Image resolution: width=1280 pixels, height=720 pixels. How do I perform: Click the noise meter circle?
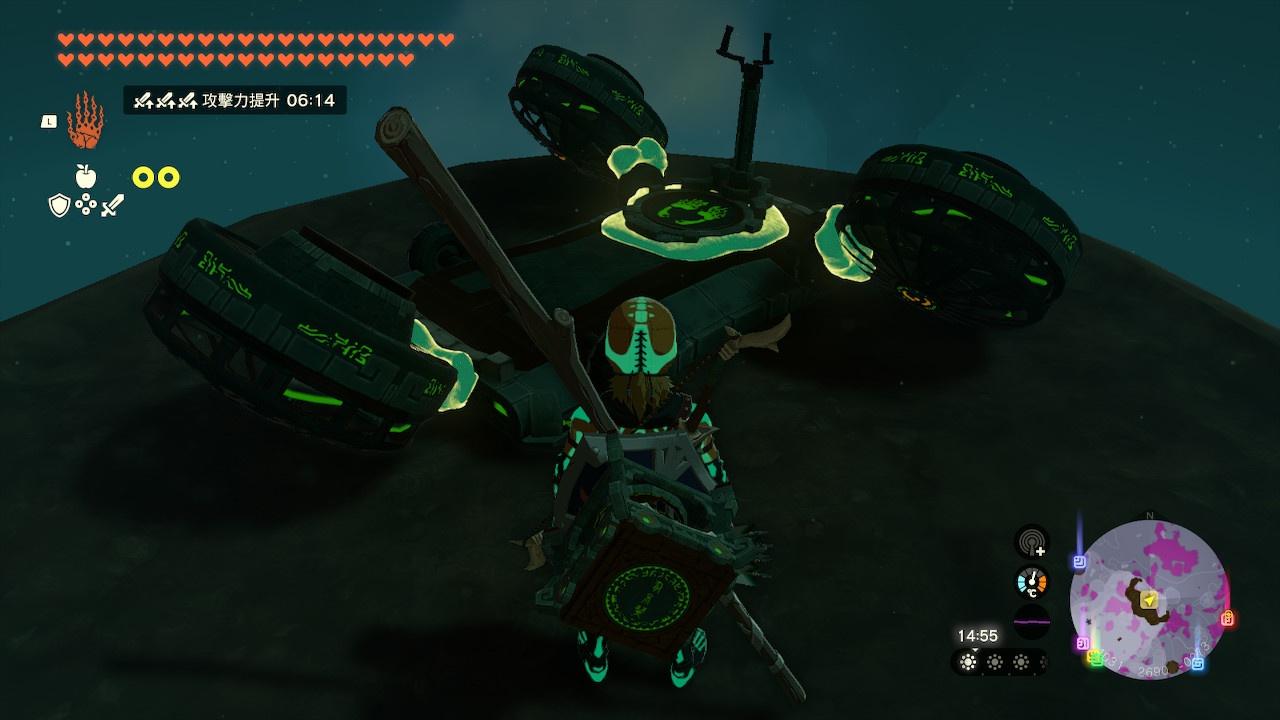[x=1031, y=621]
